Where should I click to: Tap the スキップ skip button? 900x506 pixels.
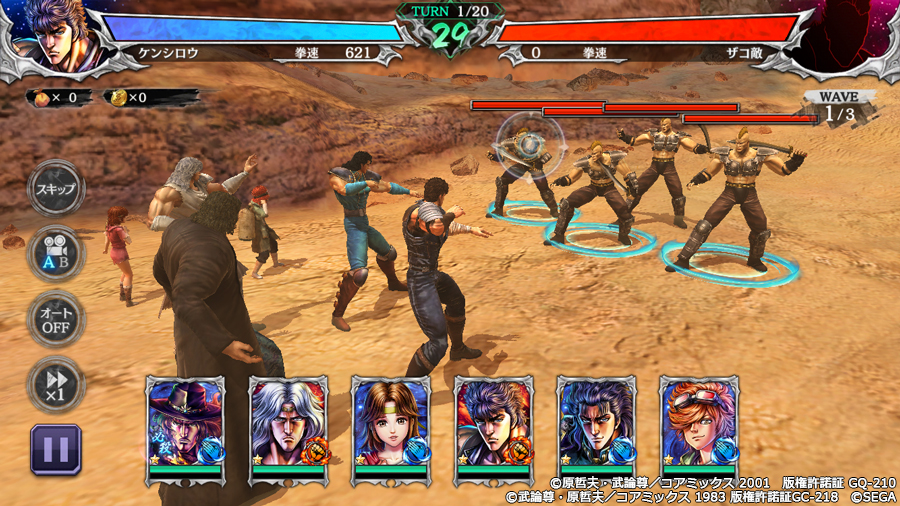point(55,188)
